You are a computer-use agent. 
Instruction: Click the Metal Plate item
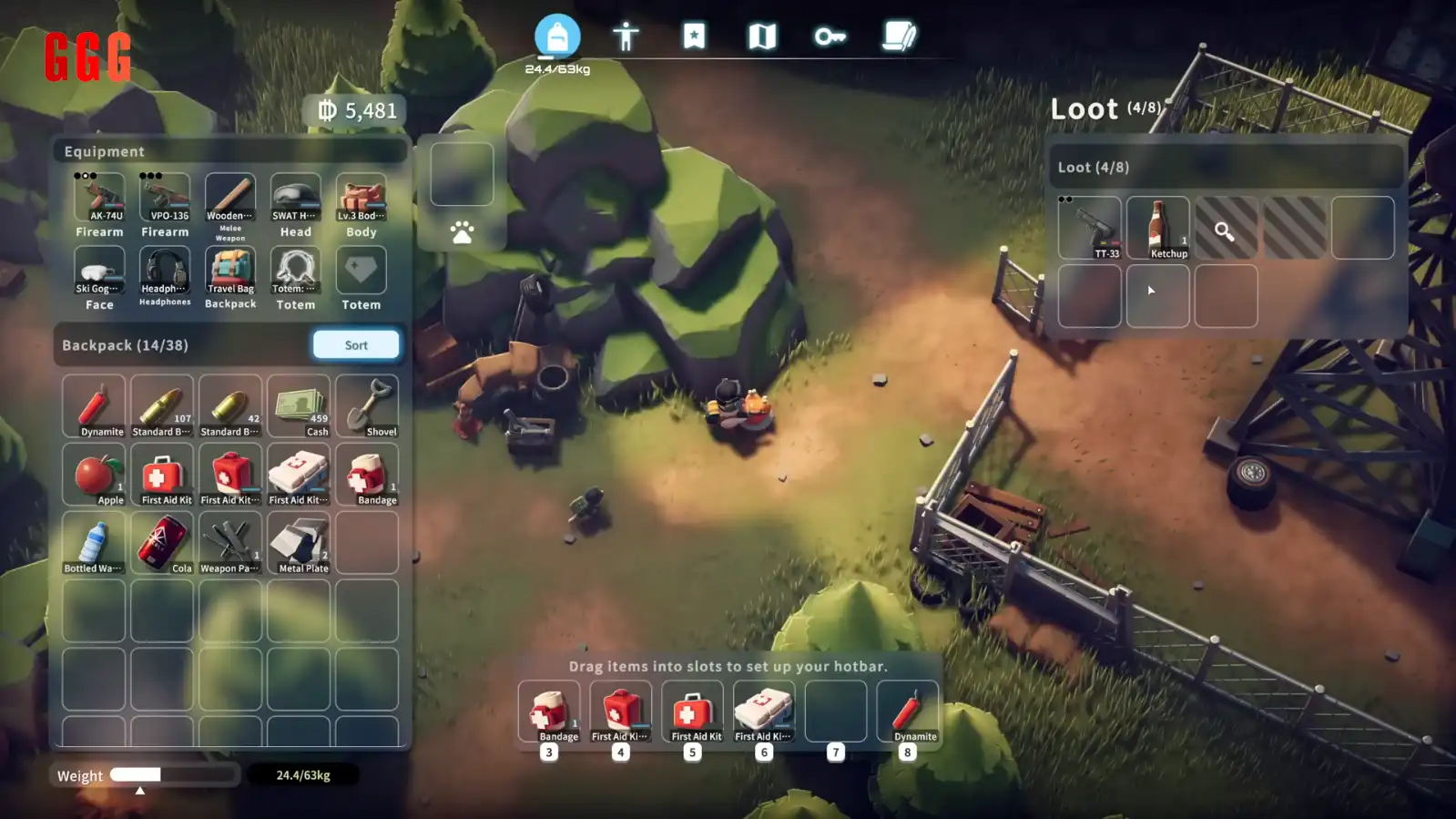pyautogui.click(x=299, y=543)
